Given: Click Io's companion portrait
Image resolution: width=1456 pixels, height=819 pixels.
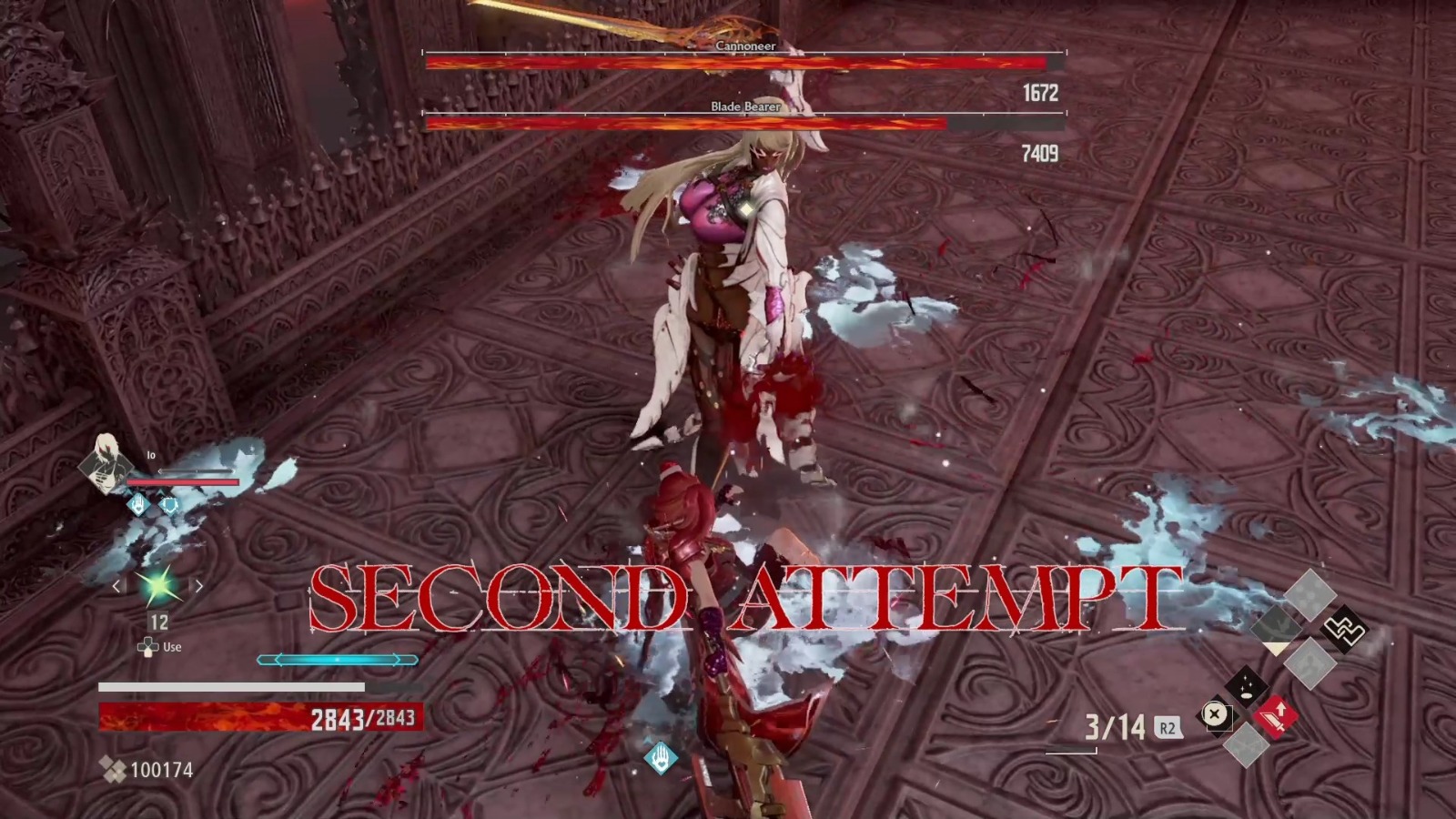Looking at the screenshot, I should 106,465.
